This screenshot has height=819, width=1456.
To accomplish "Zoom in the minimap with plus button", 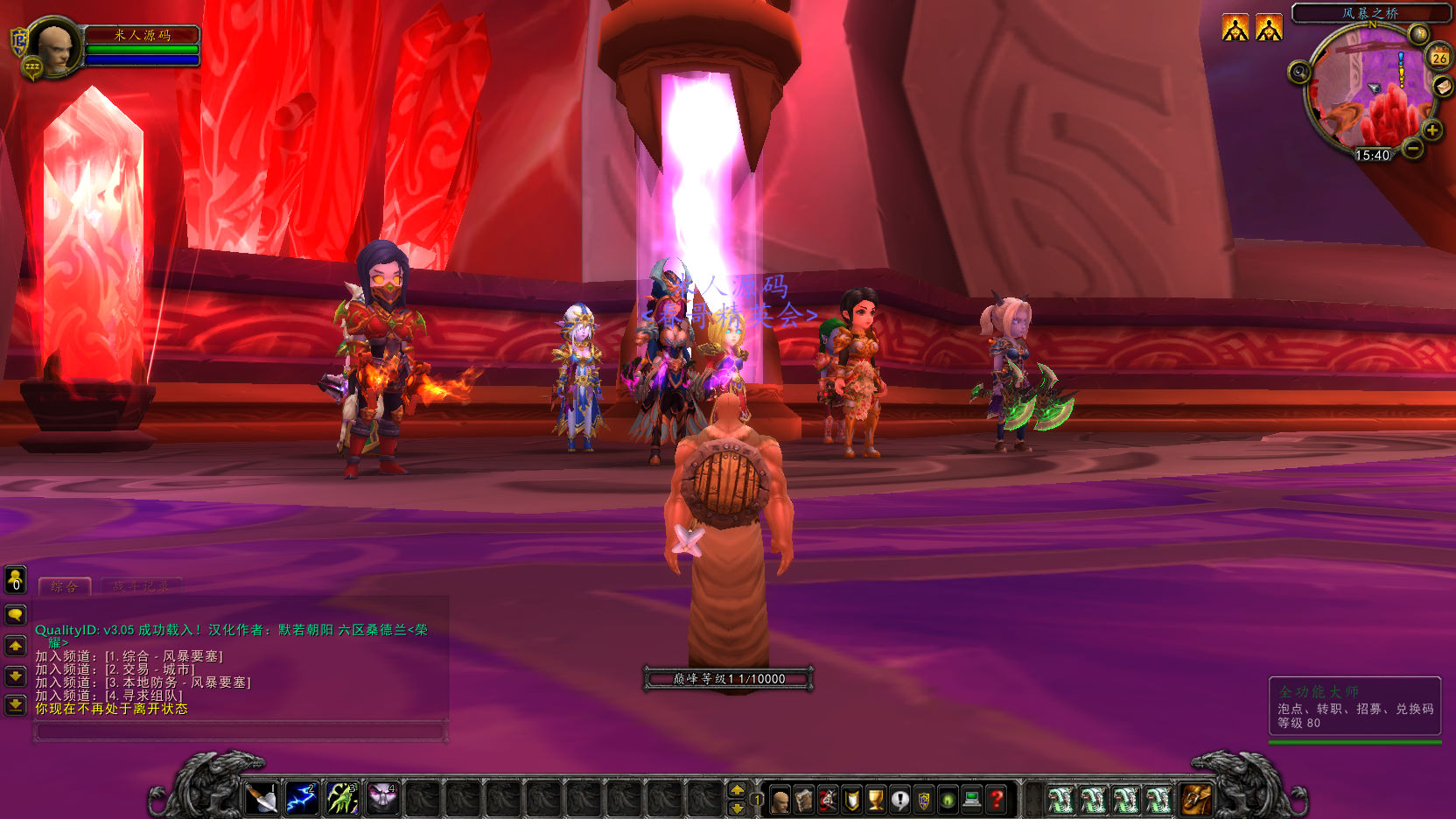I will [x=1432, y=130].
